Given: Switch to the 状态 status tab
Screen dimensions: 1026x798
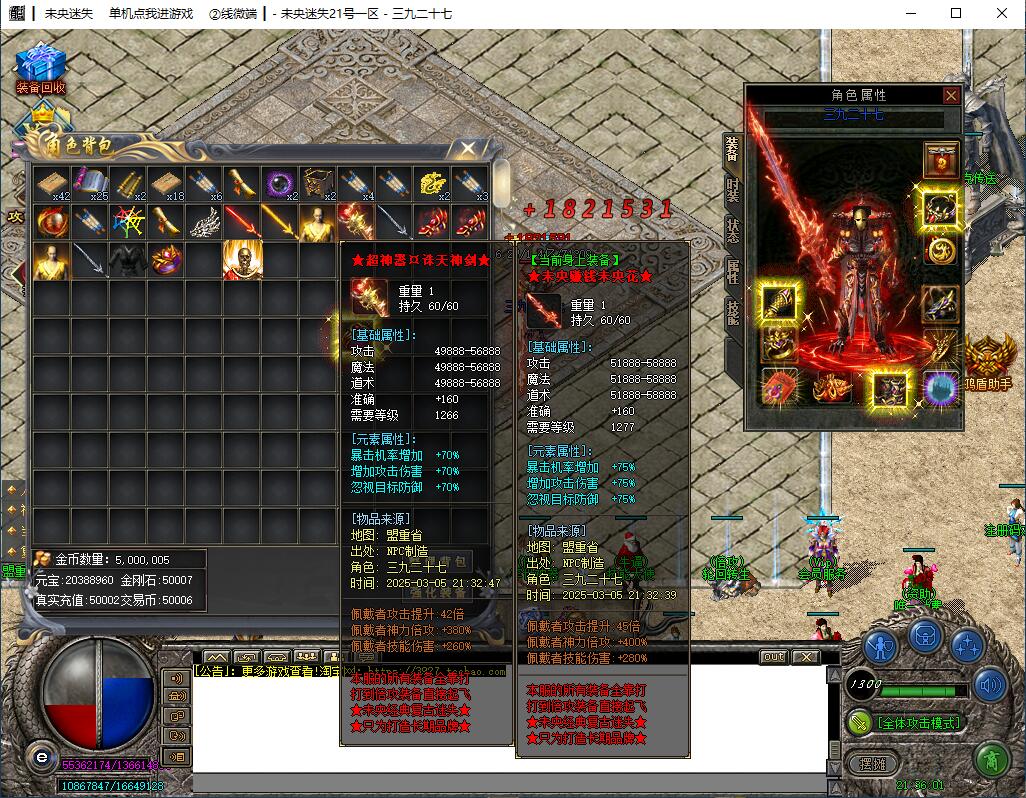Looking at the screenshot, I should (732, 230).
